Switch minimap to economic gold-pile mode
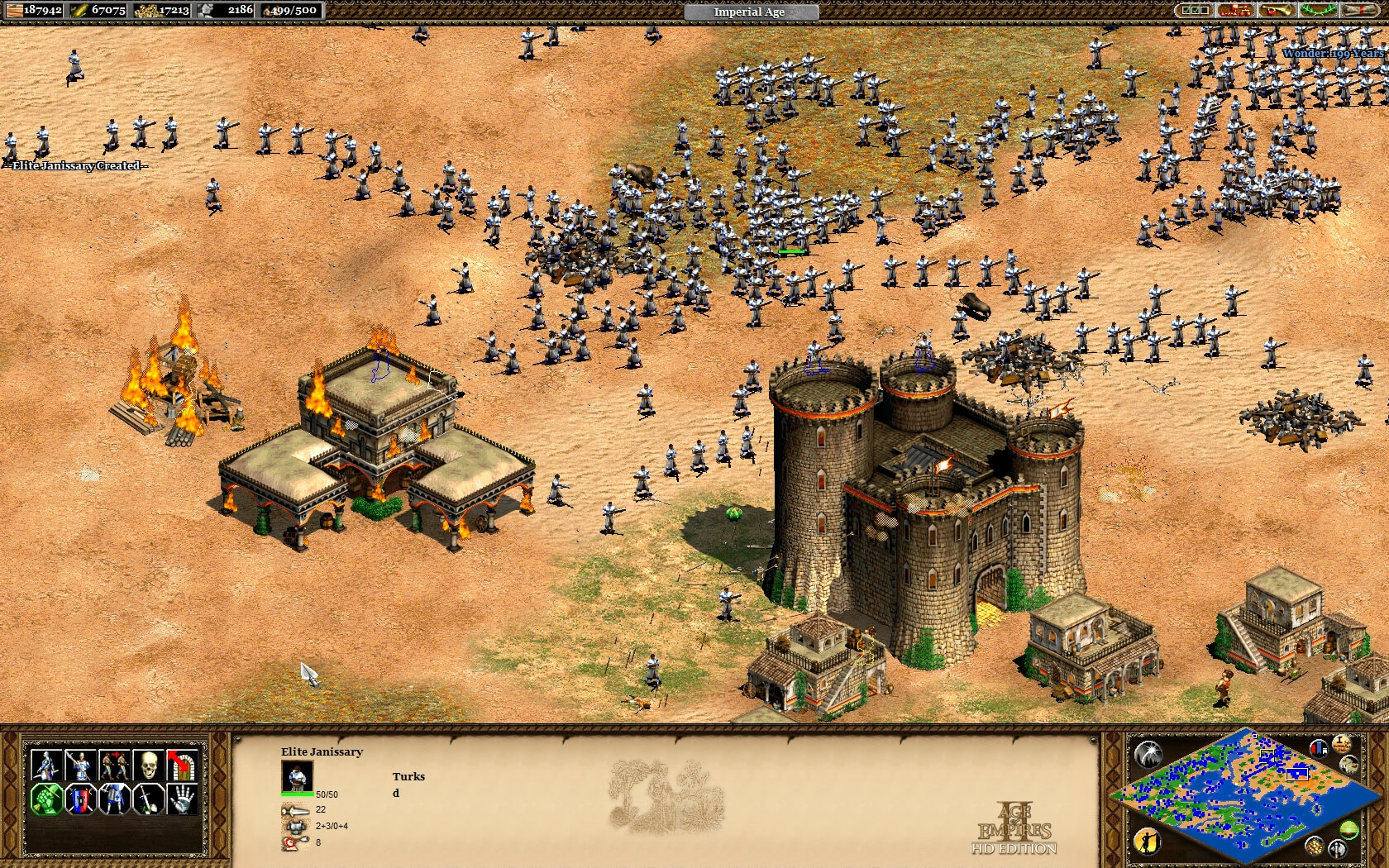The image size is (1389, 868). (x=1314, y=846)
